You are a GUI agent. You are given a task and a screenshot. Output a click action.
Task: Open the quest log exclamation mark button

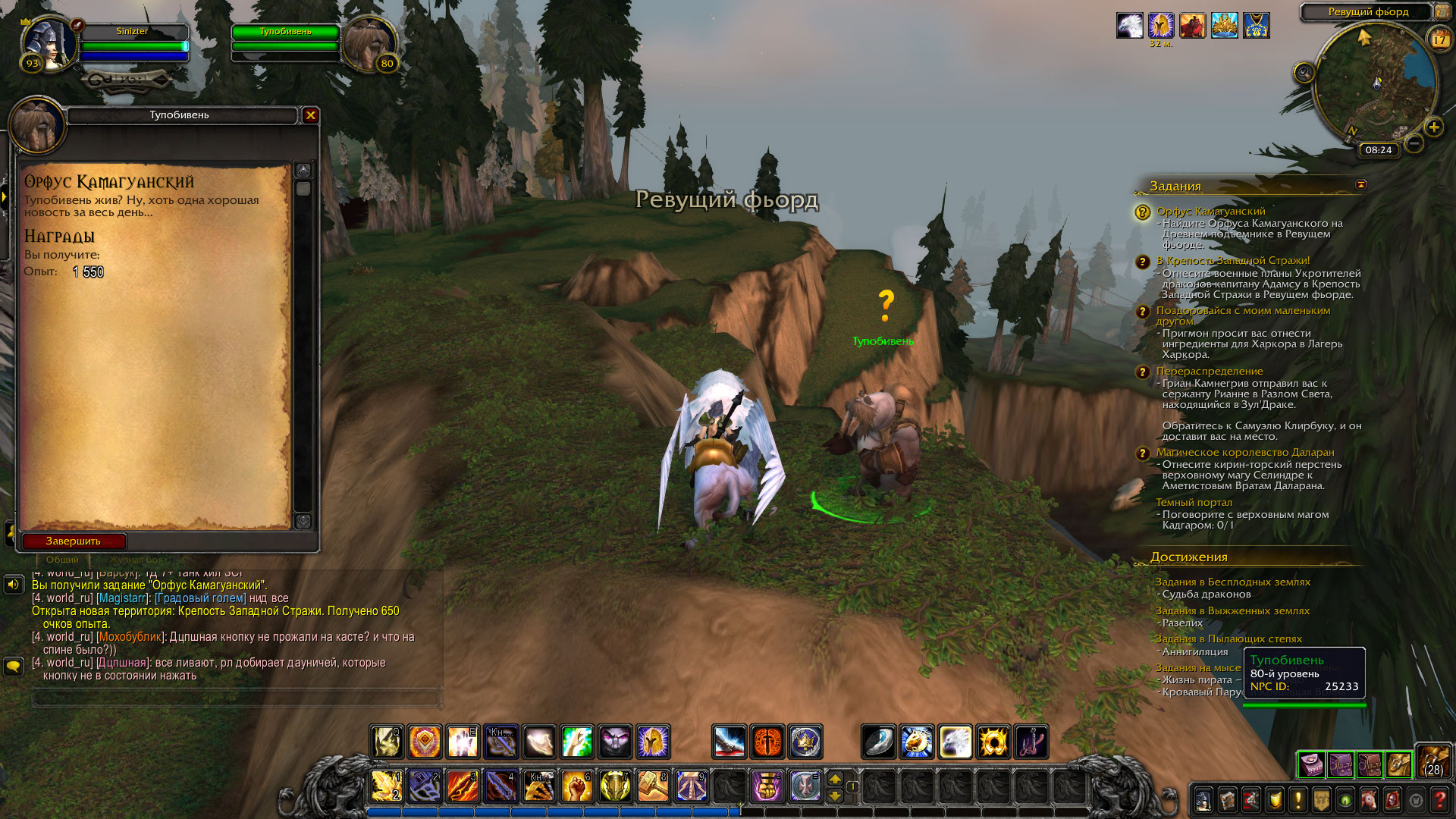click(1298, 800)
